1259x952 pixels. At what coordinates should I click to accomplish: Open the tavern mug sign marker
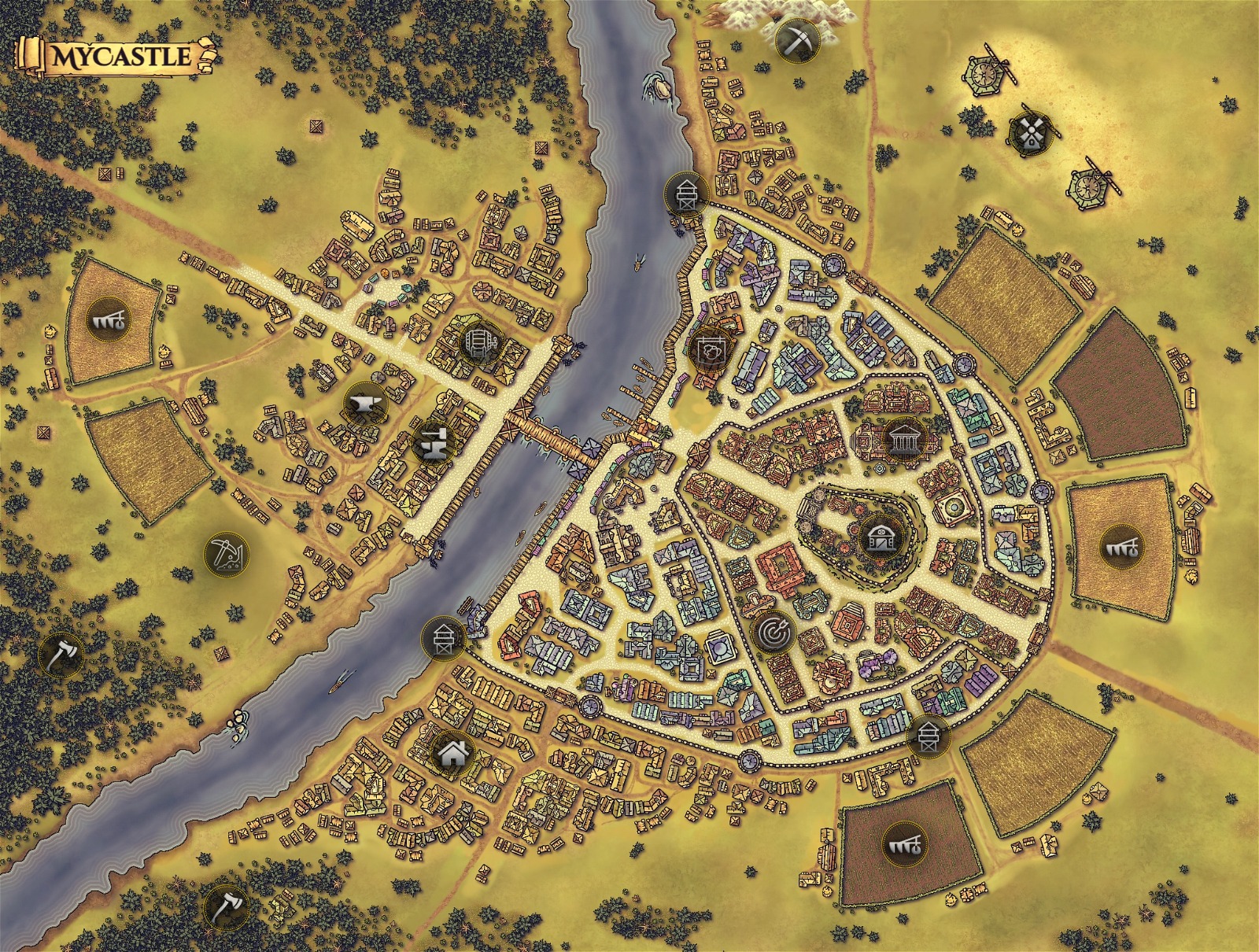point(710,349)
